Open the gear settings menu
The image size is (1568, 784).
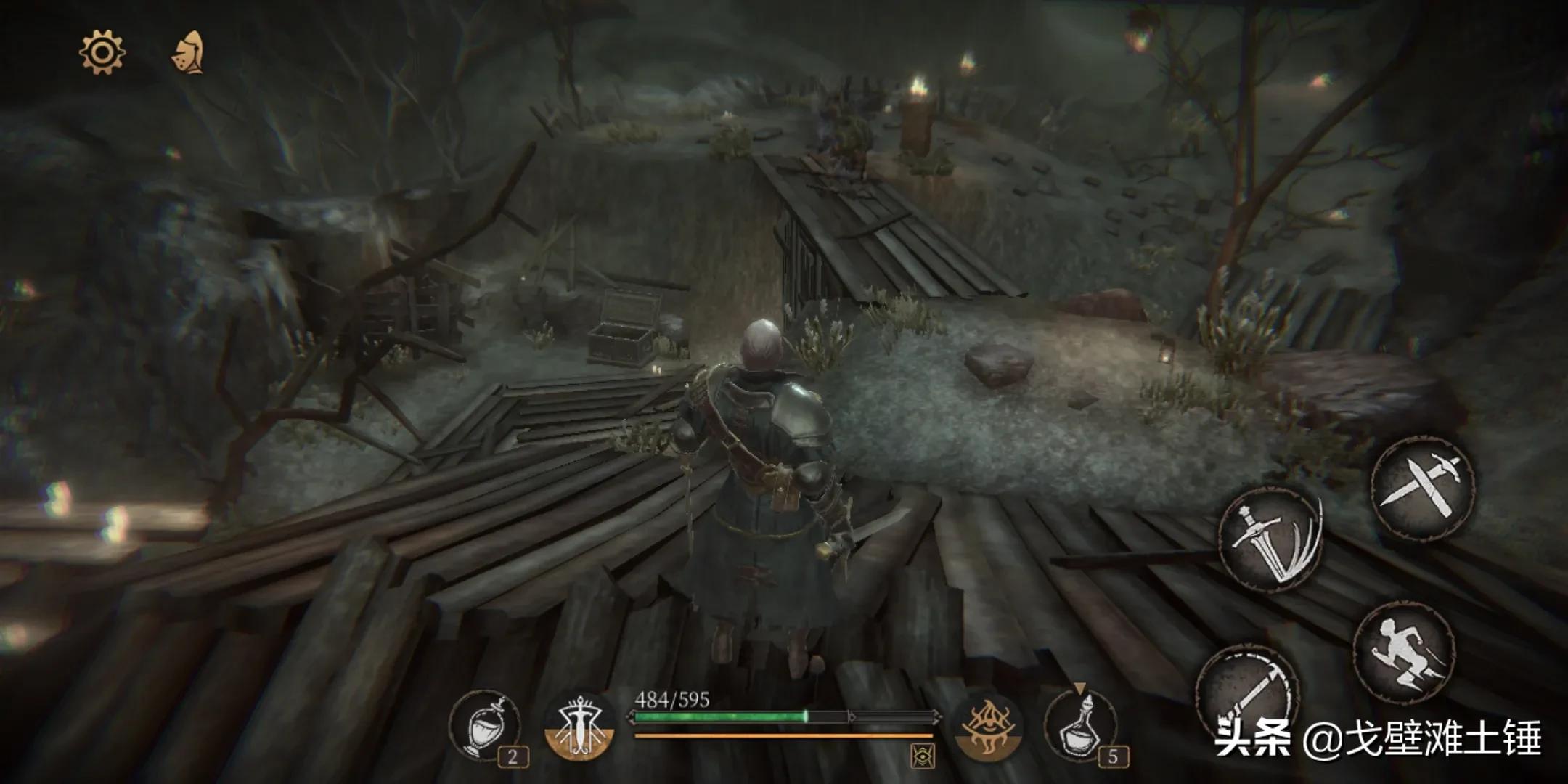pyautogui.click(x=102, y=52)
